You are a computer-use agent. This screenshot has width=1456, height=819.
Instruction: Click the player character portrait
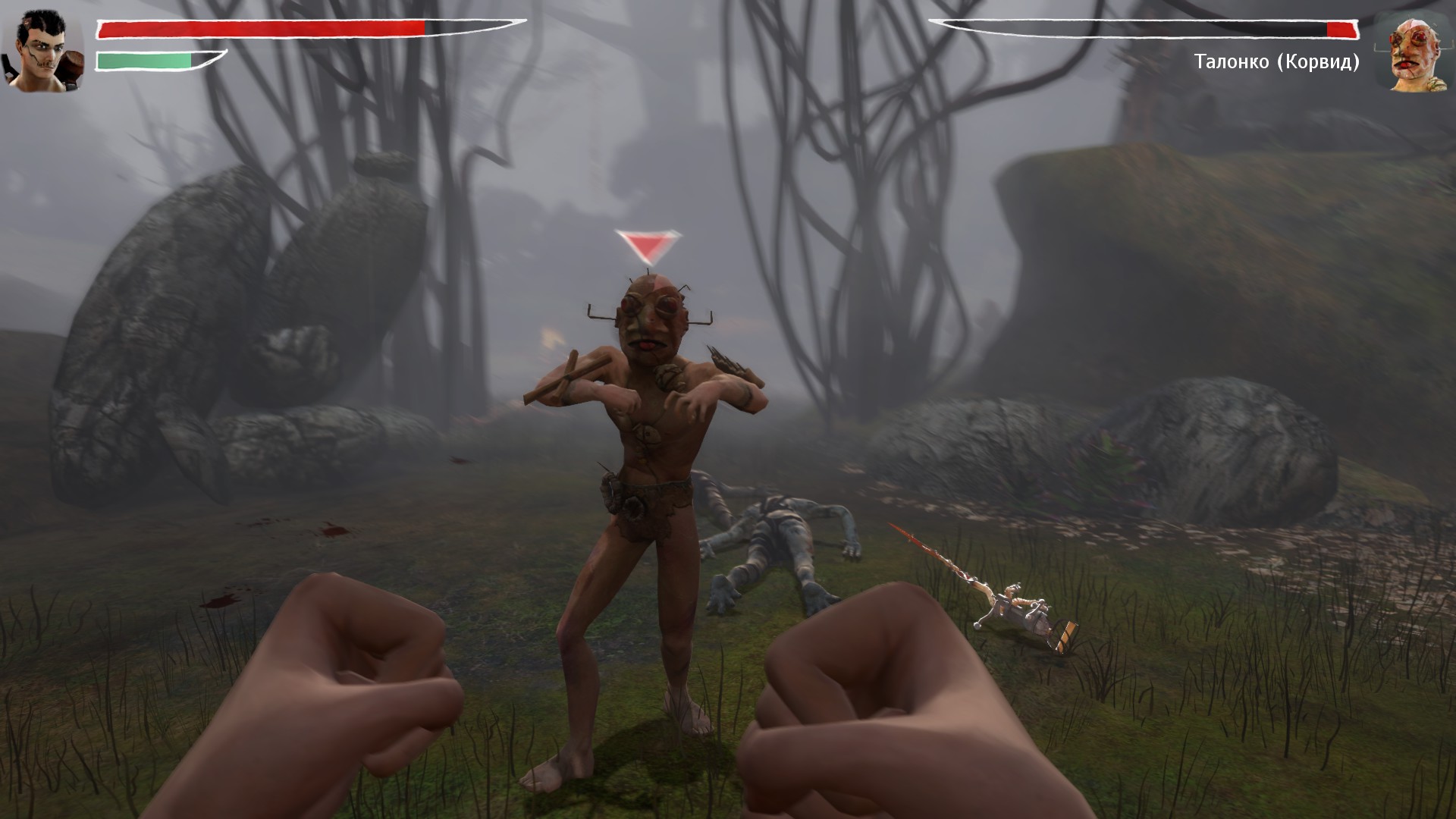(x=42, y=51)
